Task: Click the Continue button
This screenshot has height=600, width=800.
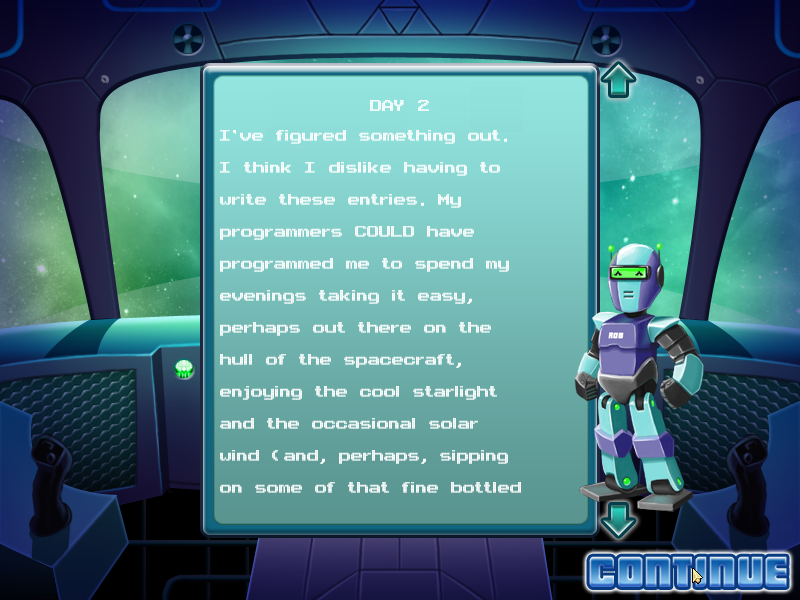Action: (x=688, y=571)
